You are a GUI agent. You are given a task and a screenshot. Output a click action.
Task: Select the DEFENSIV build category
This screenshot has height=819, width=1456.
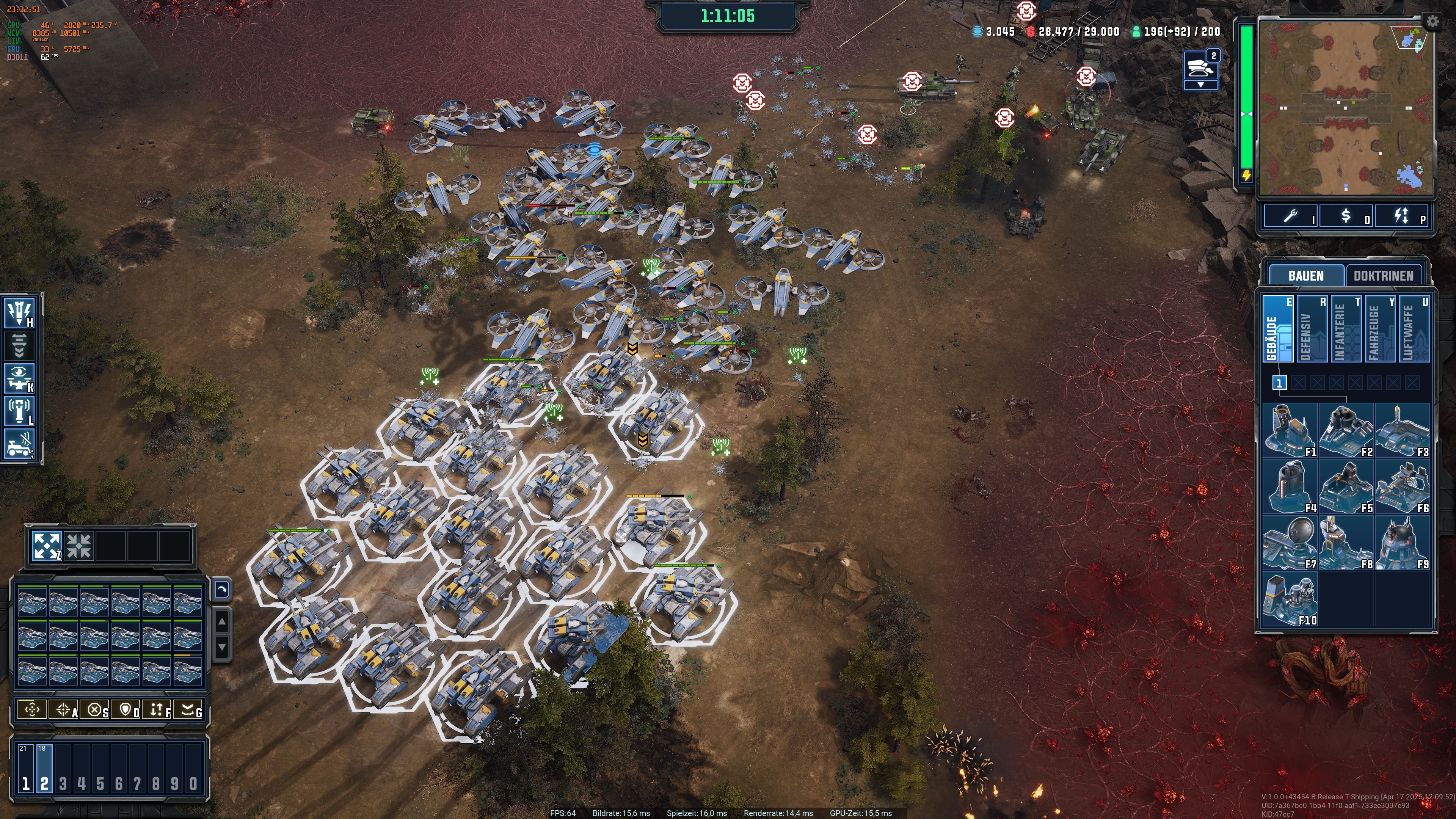tap(1311, 328)
